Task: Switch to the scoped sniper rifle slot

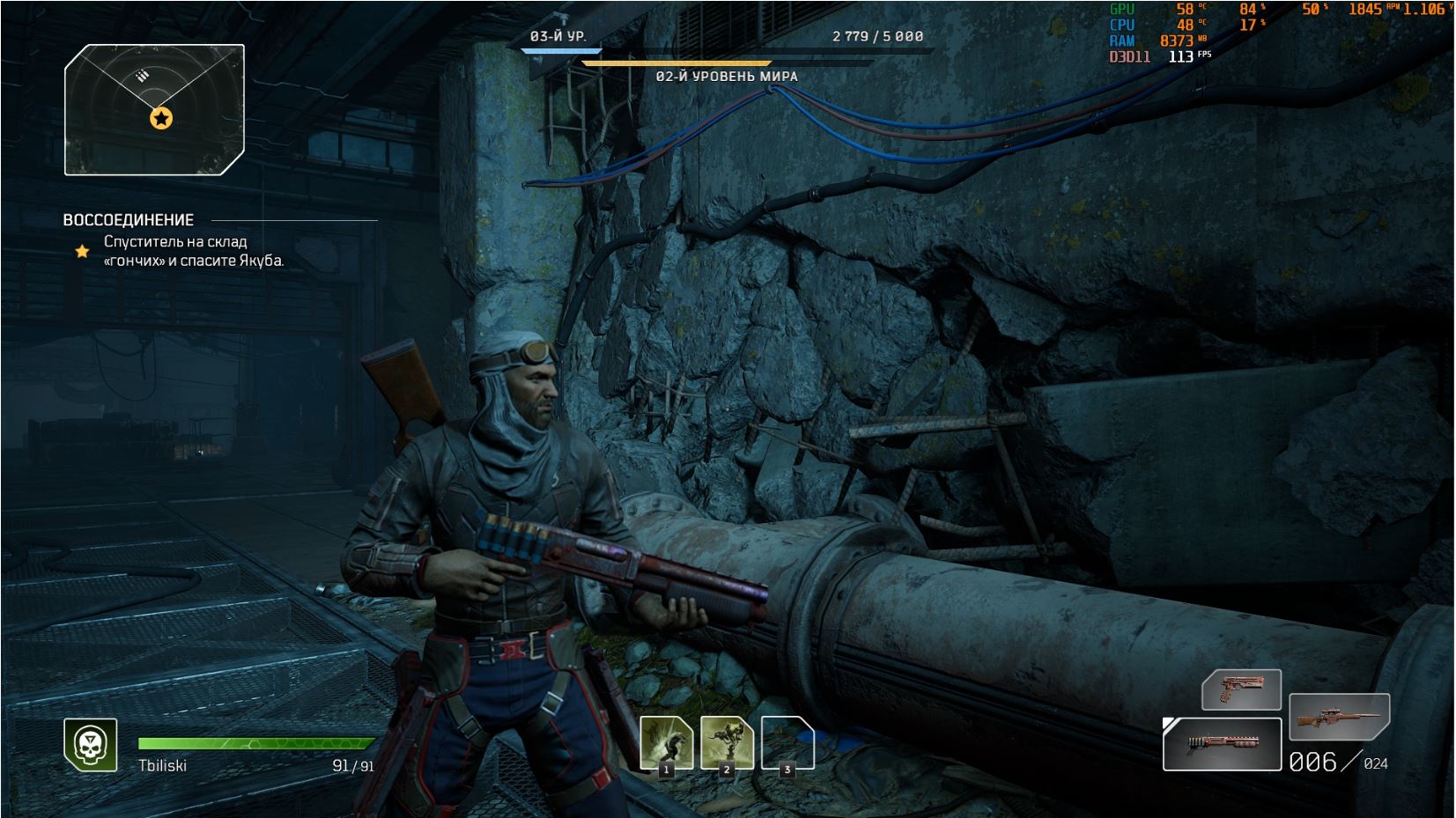Action: (1339, 717)
